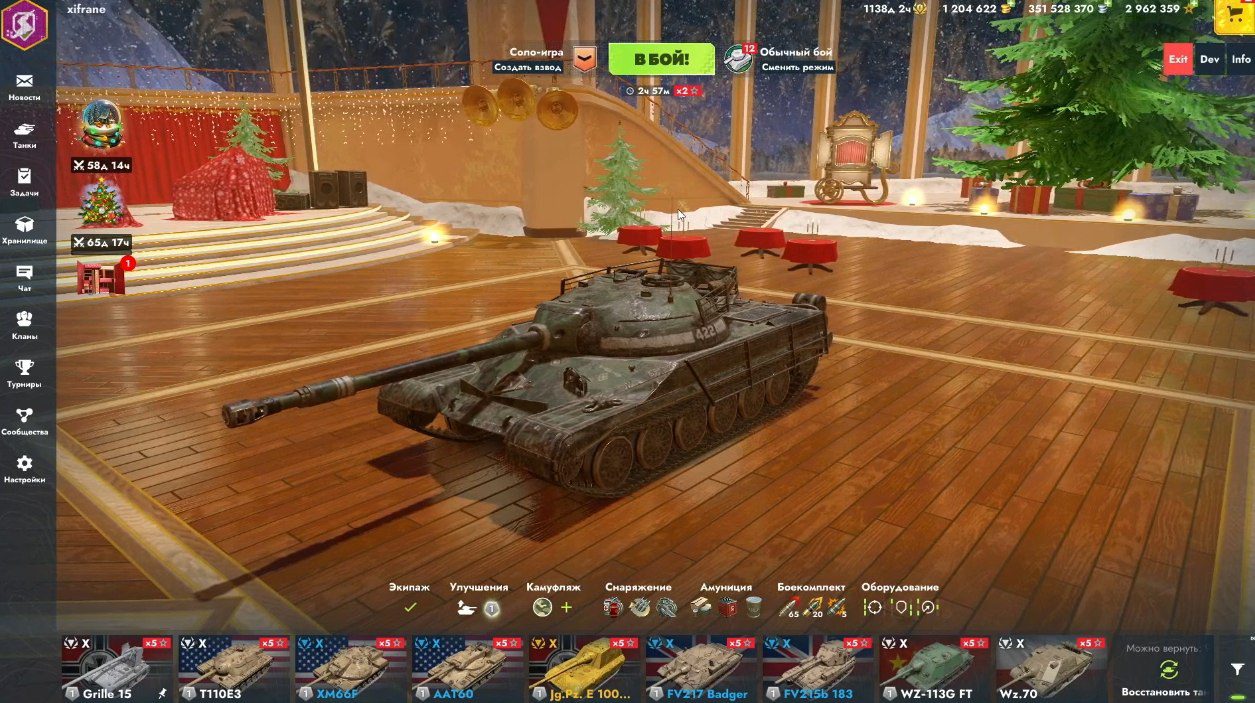
Task: Select the T110E3 tank in the carousel
Action: (x=232, y=668)
